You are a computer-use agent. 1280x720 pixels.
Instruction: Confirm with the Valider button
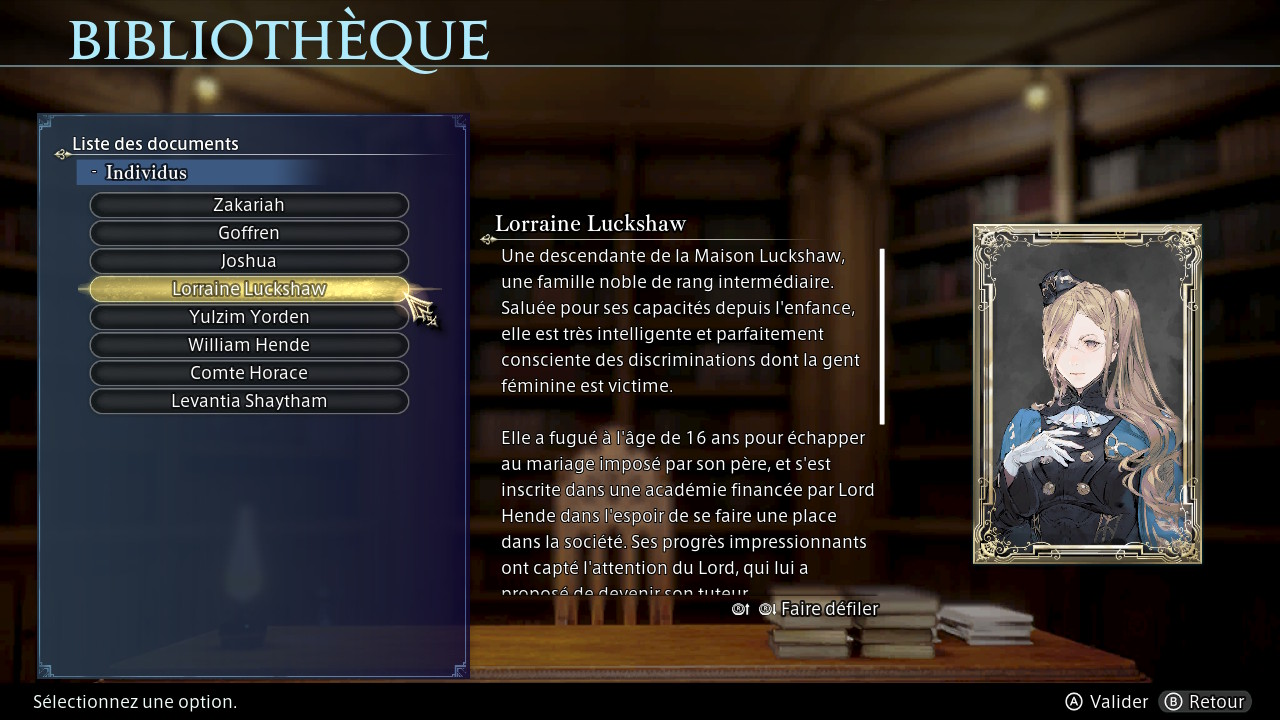[1106, 702]
